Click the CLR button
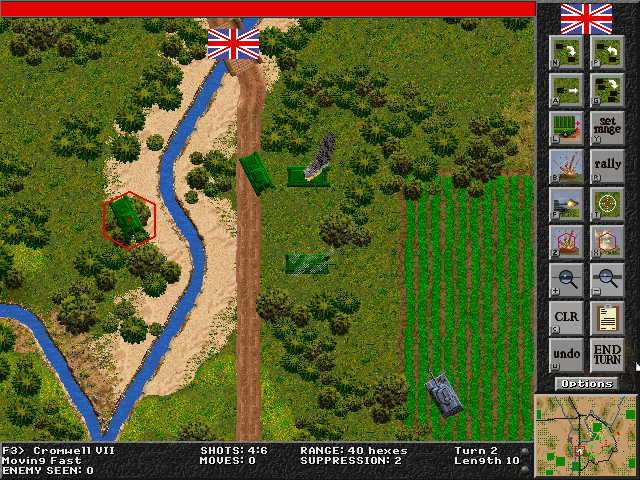The image size is (640, 480). tap(566, 316)
